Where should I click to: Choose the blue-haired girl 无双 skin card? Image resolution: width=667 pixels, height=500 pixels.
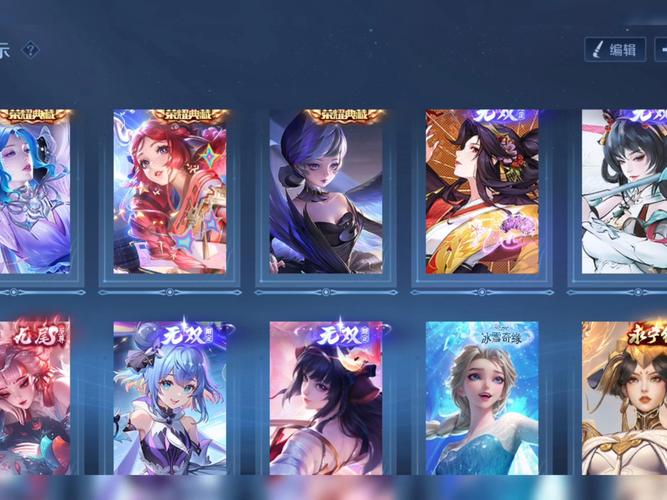(x=170, y=398)
